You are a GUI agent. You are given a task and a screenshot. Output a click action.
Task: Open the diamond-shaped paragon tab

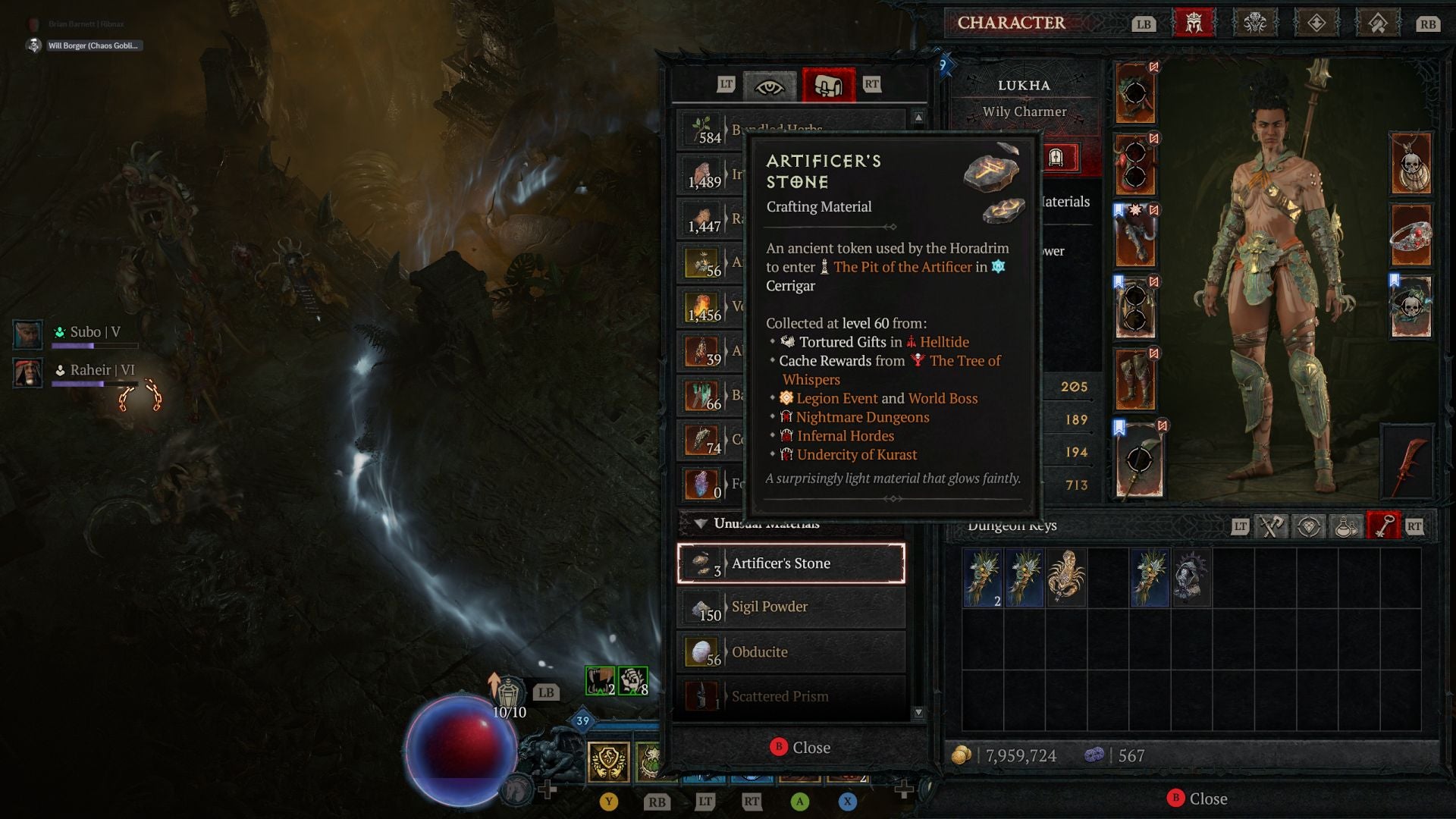[1317, 24]
